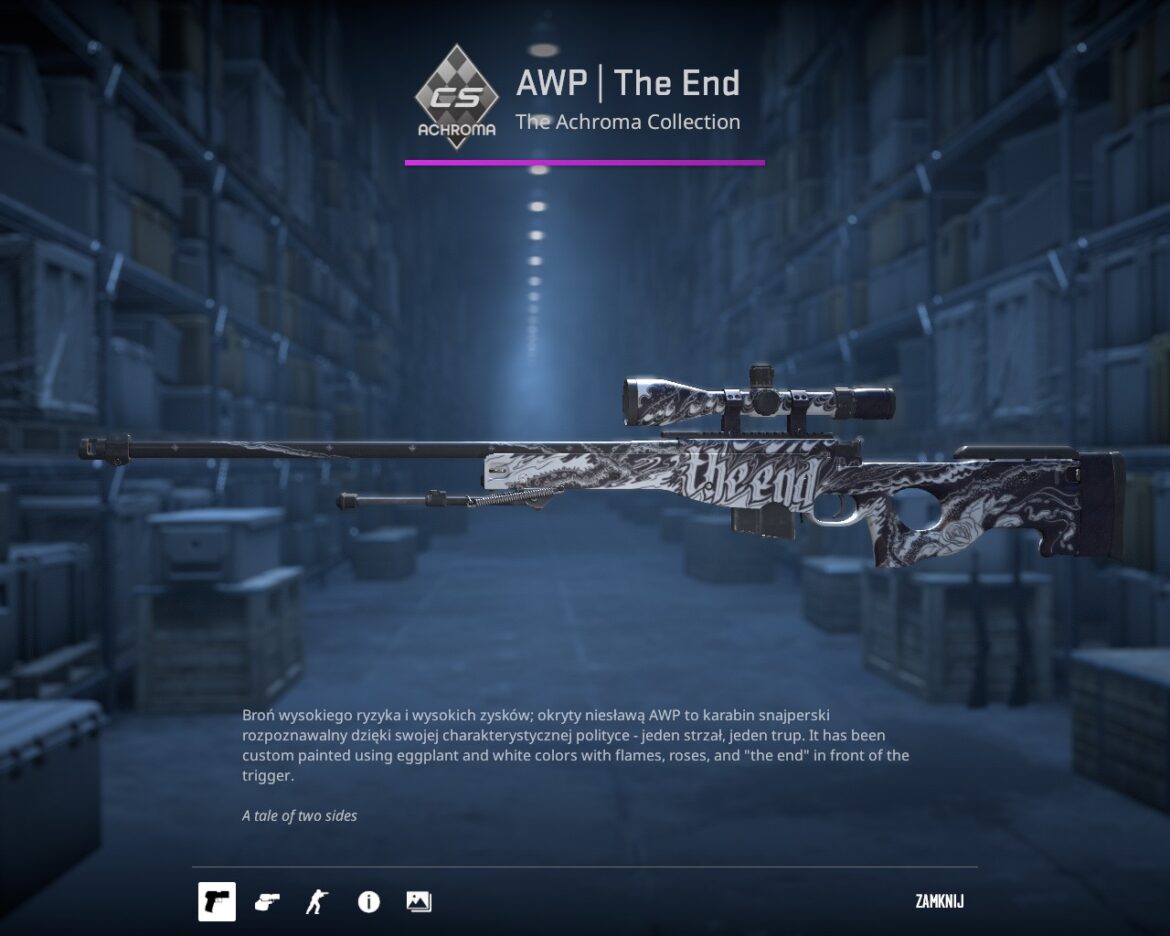Open the item info panel

368,902
